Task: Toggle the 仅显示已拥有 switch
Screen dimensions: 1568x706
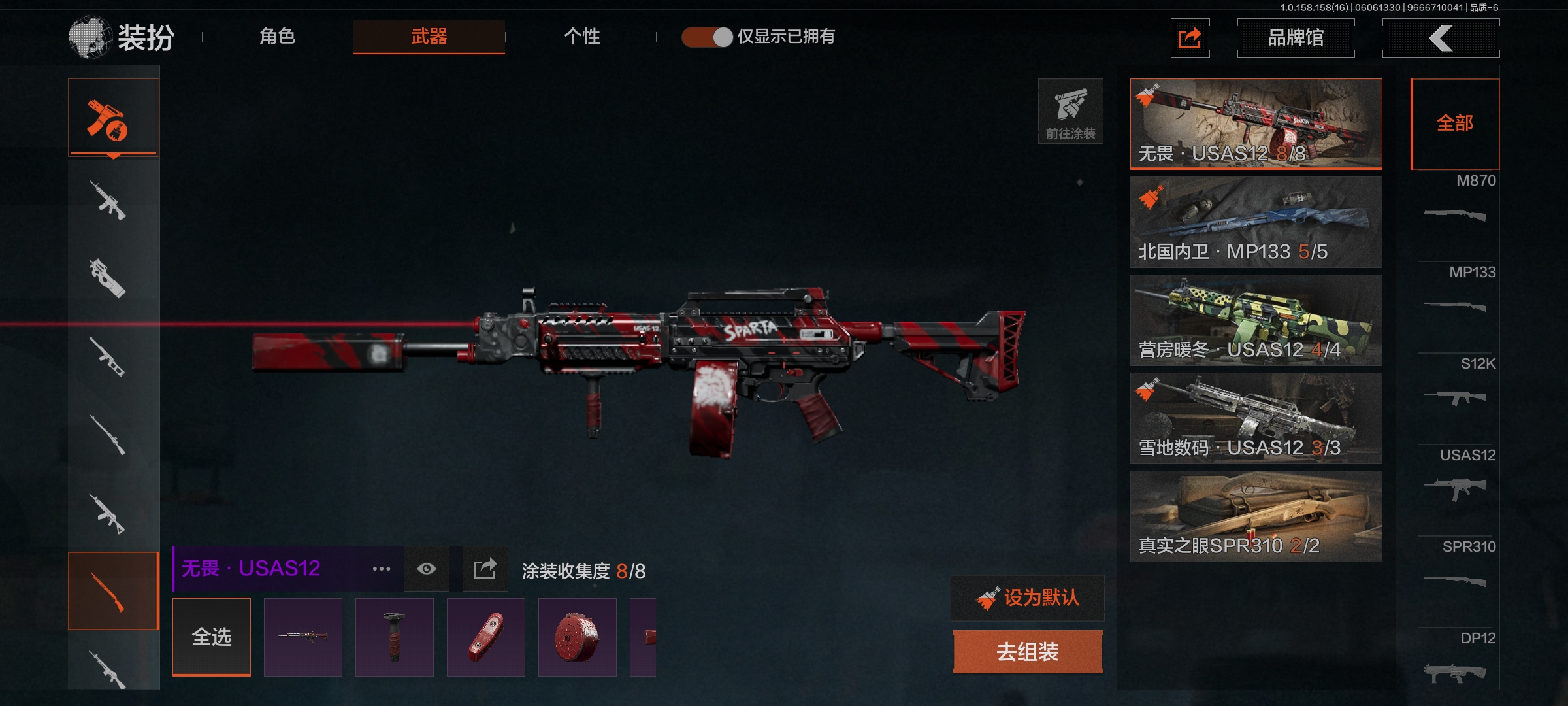Action: coord(708,37)
